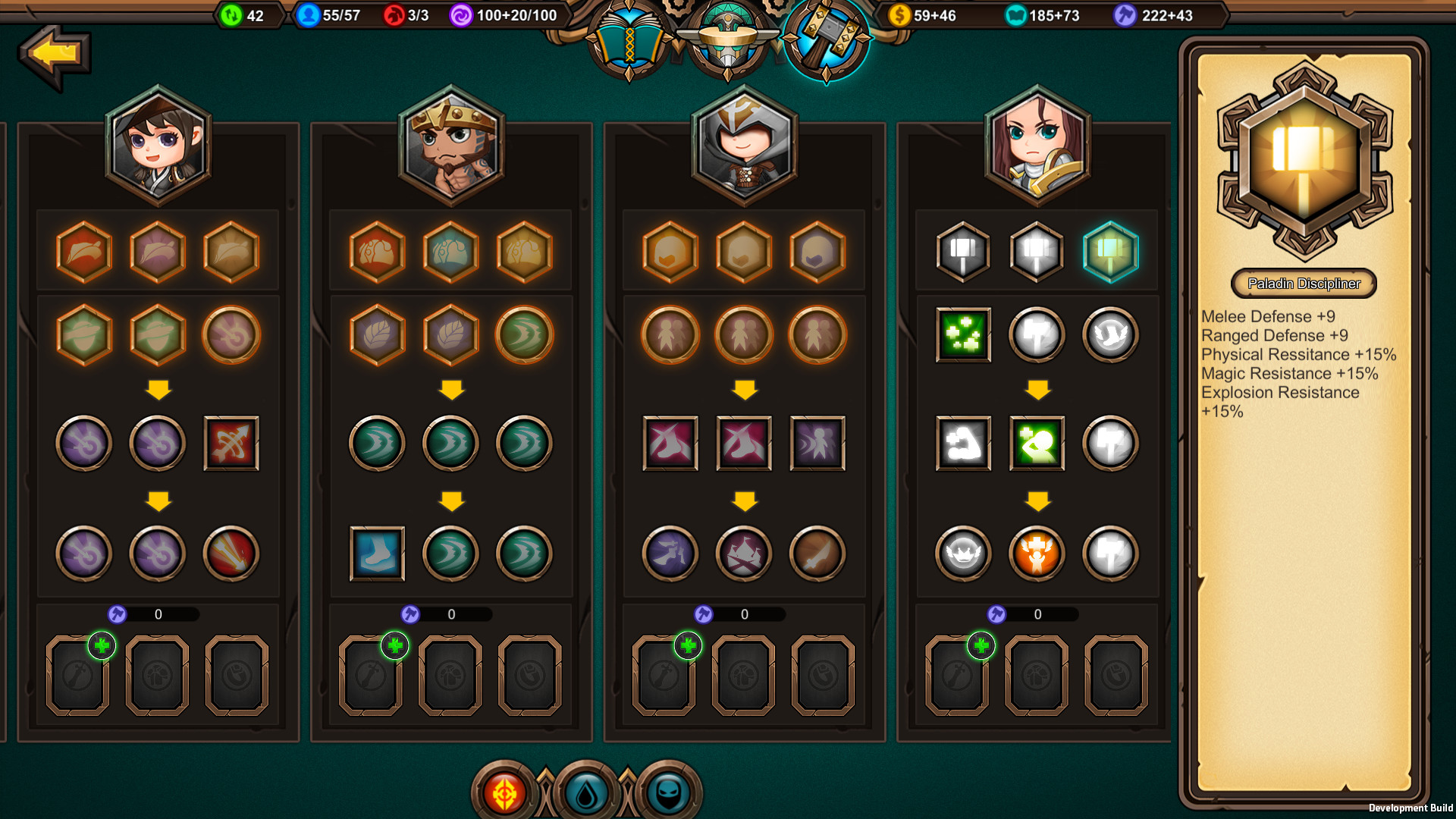Toggle the glowing teal hammer specialization

(1111, 253)
